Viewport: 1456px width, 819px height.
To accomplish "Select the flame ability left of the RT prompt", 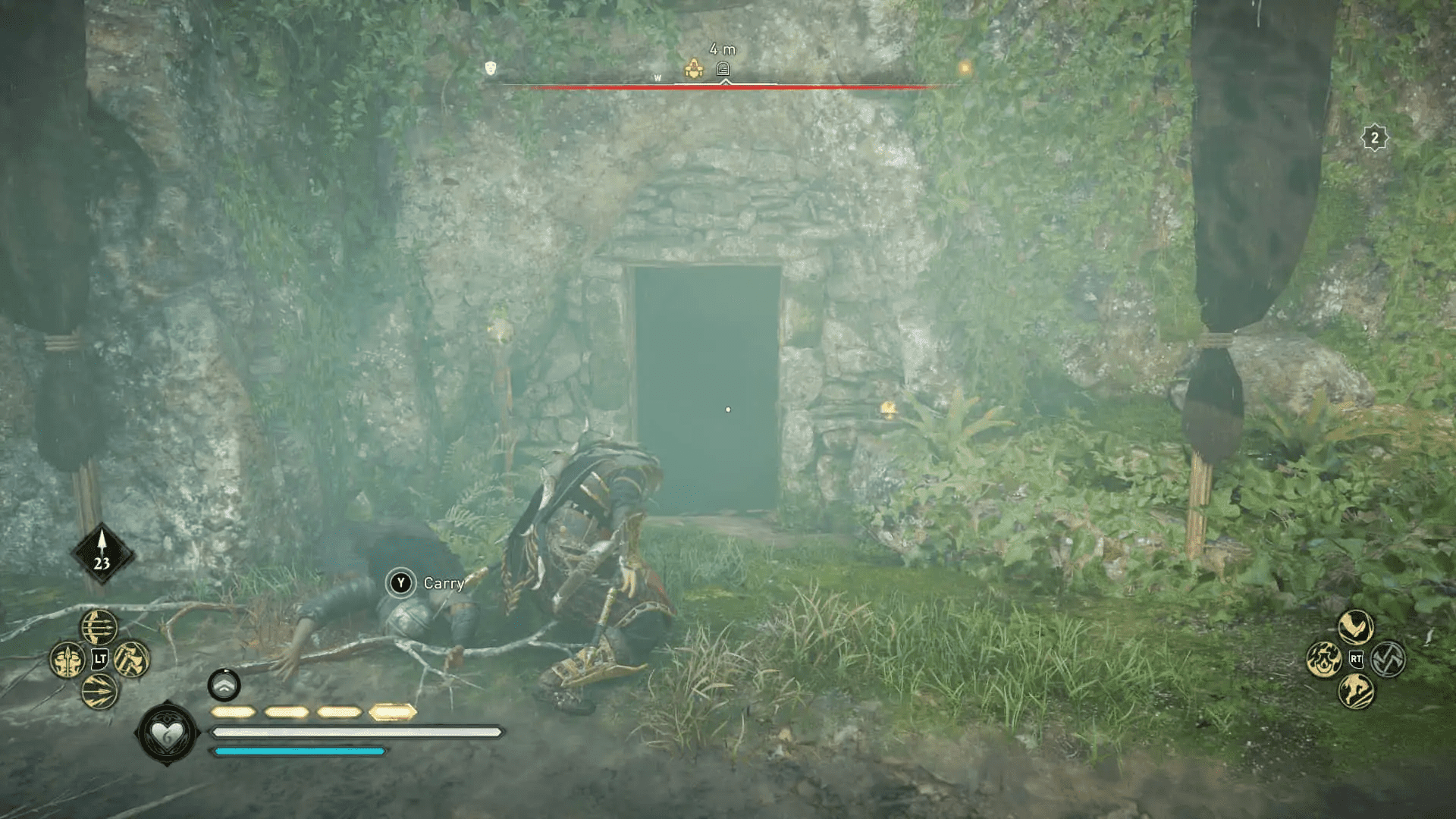I will (x=1323, y=659).
